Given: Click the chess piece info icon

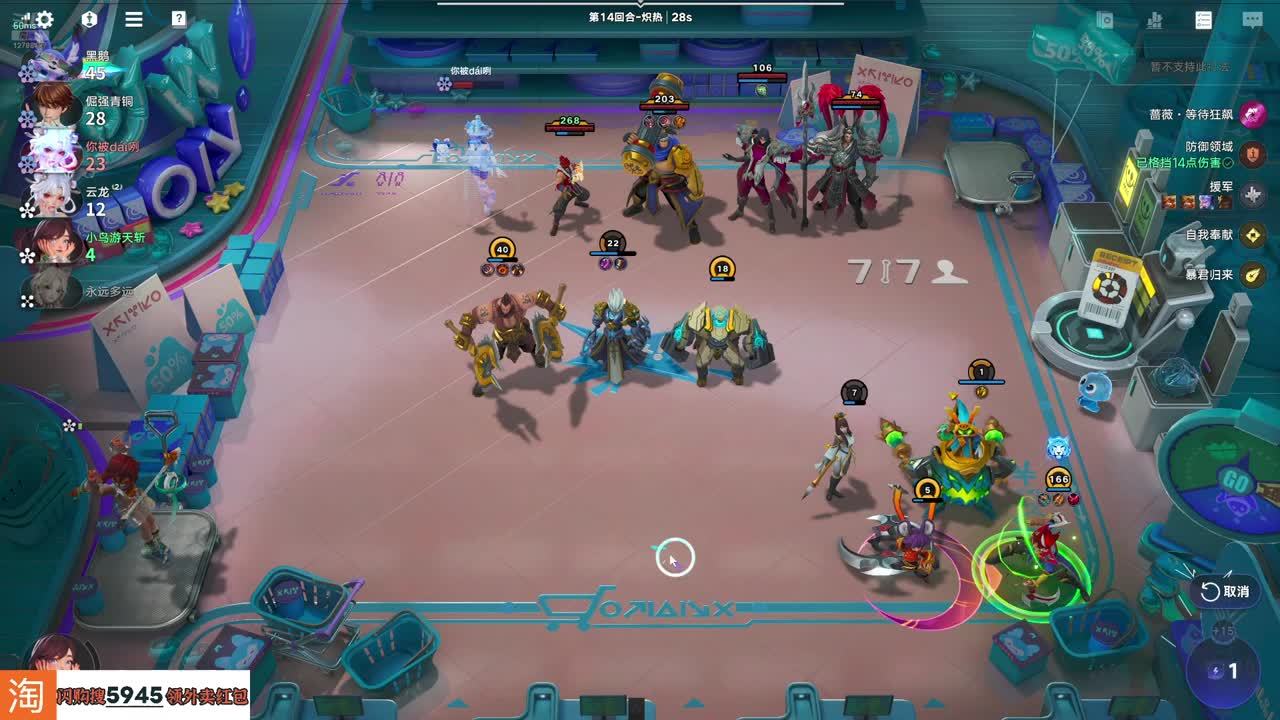Looking at the screenshot, I should click(89, 19).
